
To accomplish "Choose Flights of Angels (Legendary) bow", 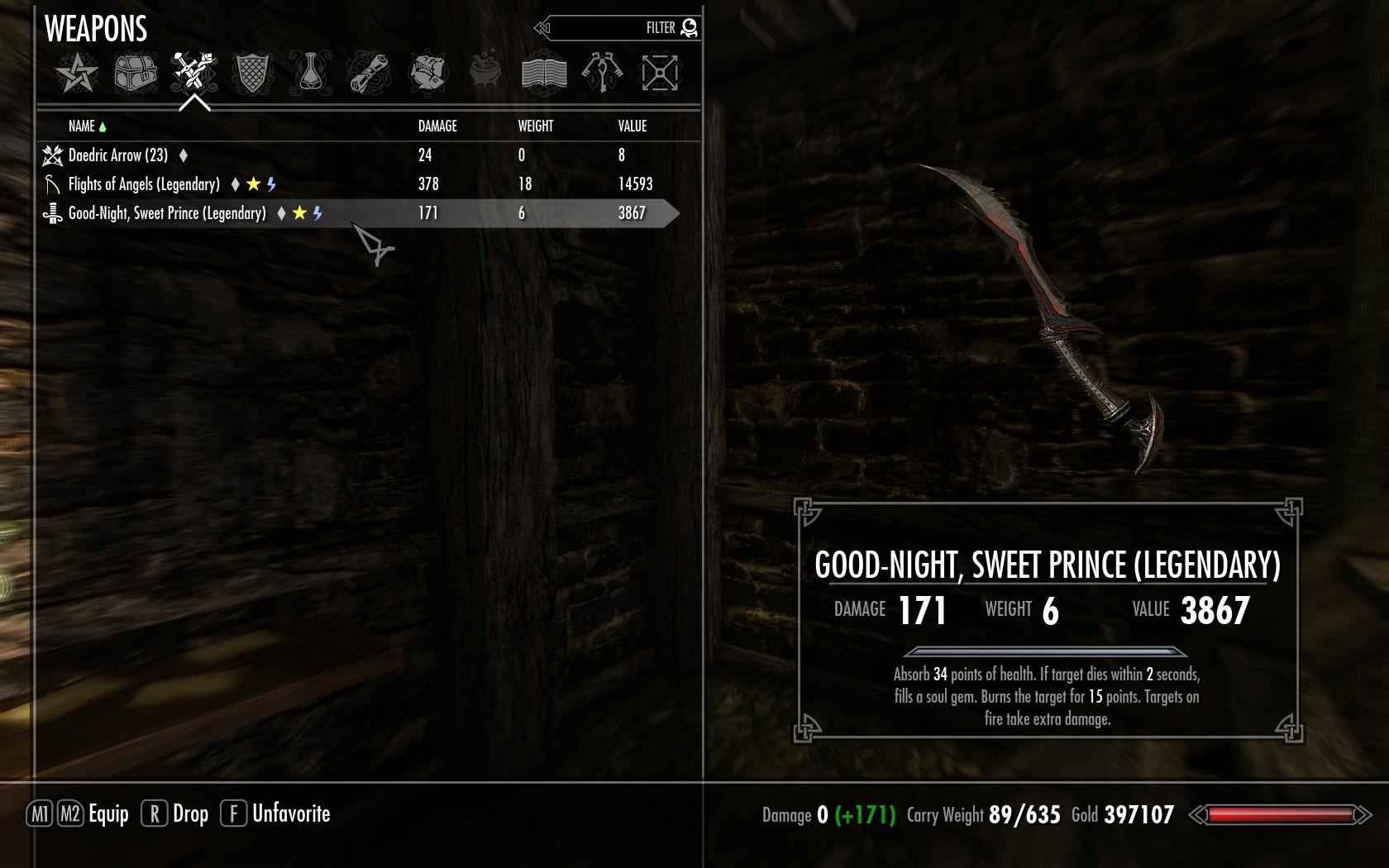I will (144, 184).
